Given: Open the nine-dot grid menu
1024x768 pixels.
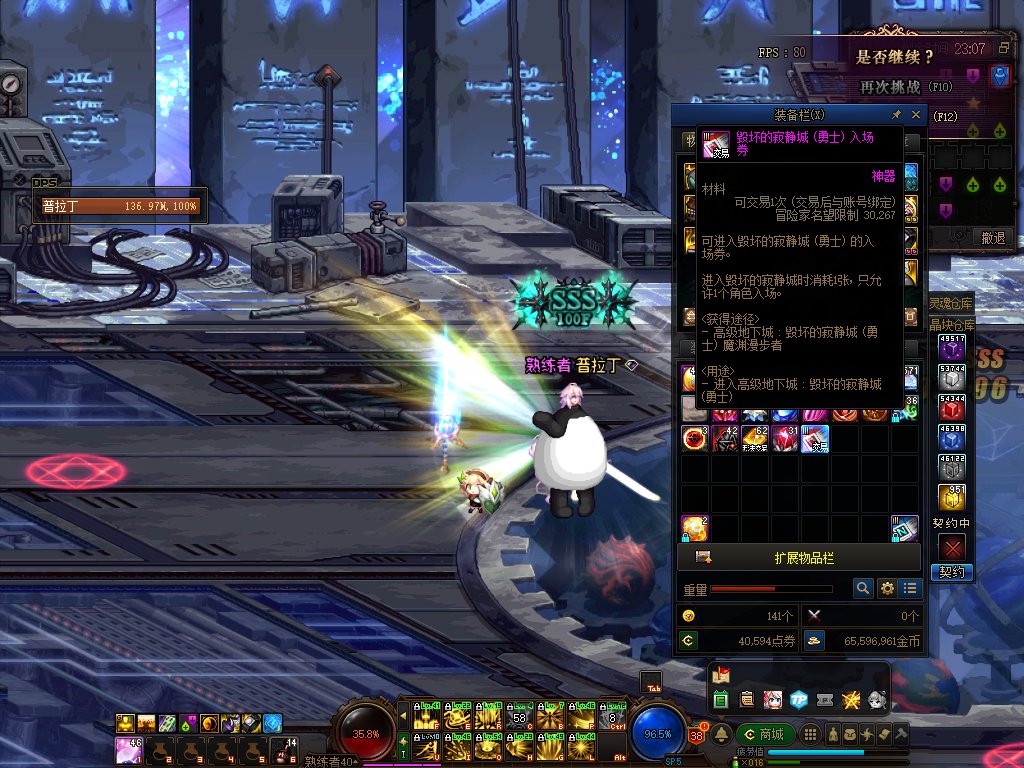Looking at the screenshot, I should pyautogui.click(x=810, y=735).
